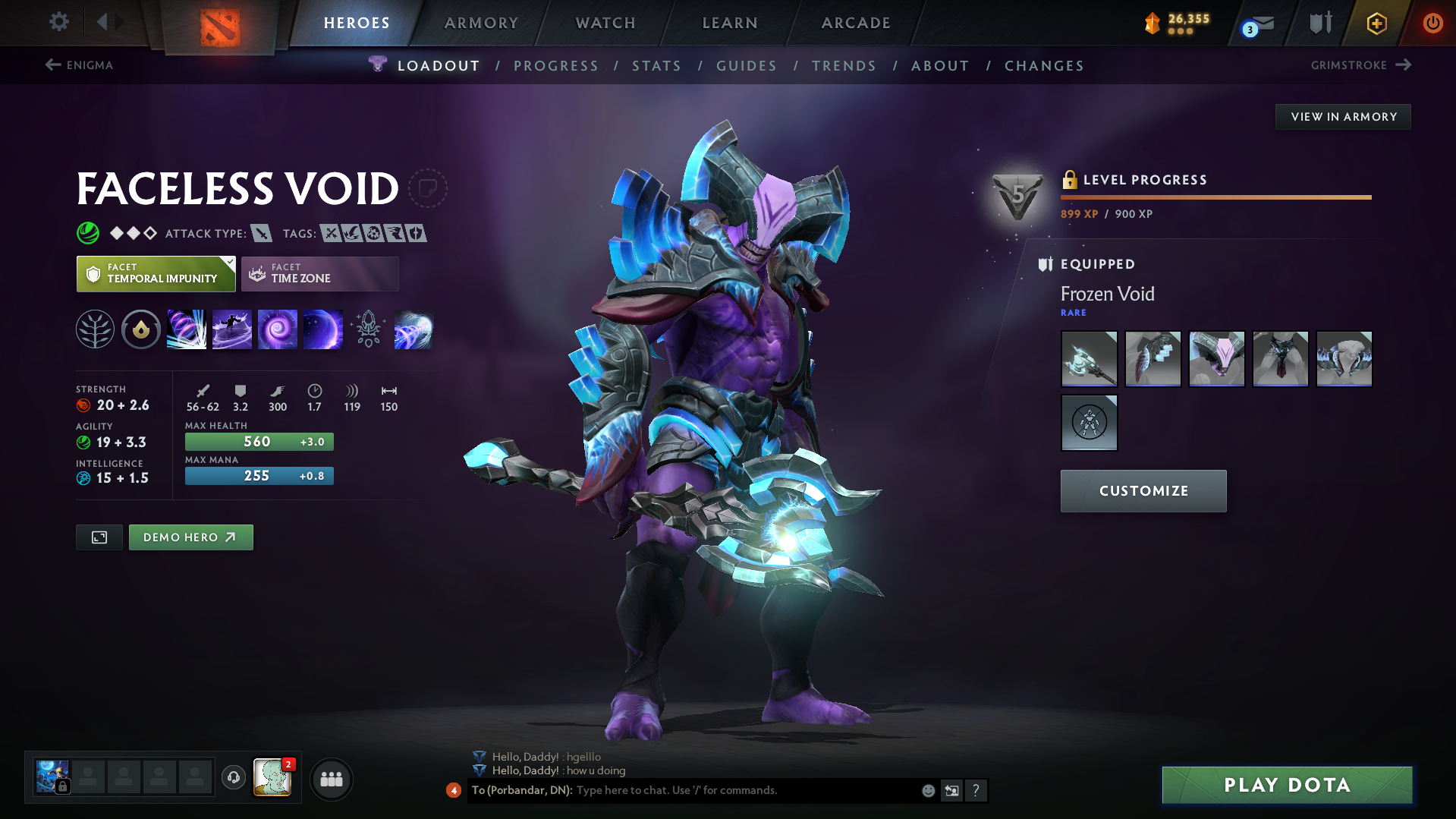The image size is (1456, 819).
Task: Click the Chronosphere ultimate ability icon
Action: coord(323,329)
